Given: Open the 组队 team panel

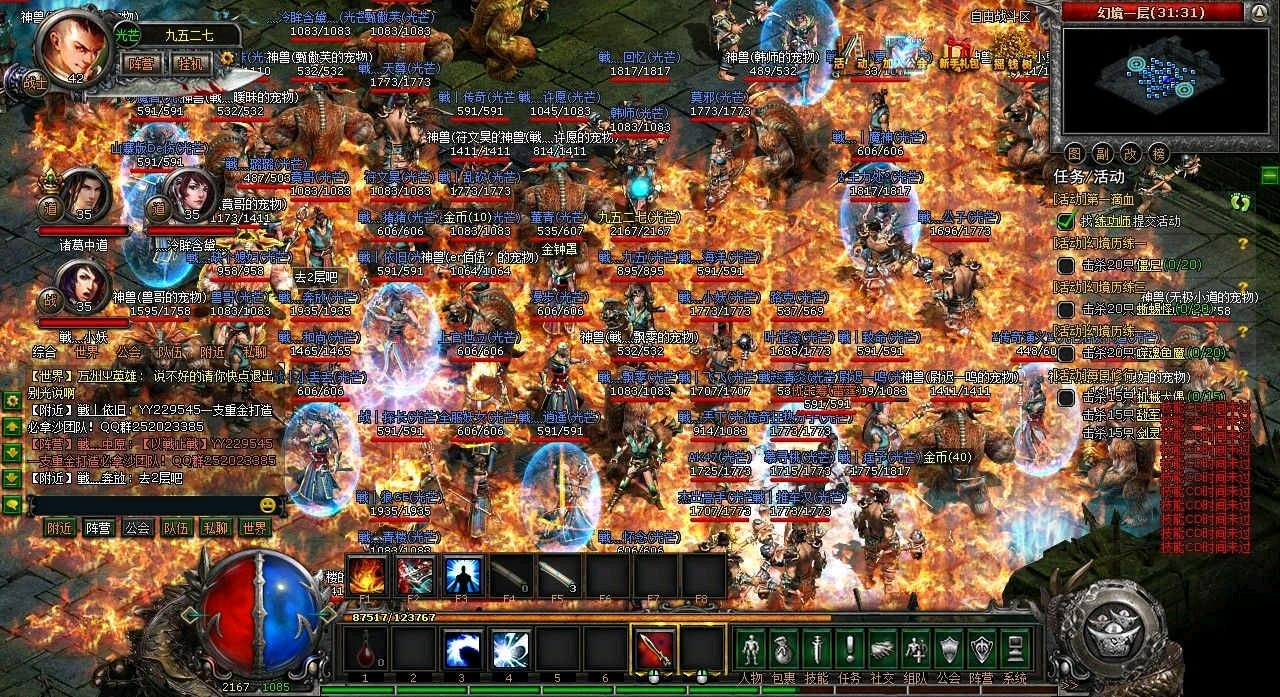Looking at the screenshot, I should click(915, 649).
